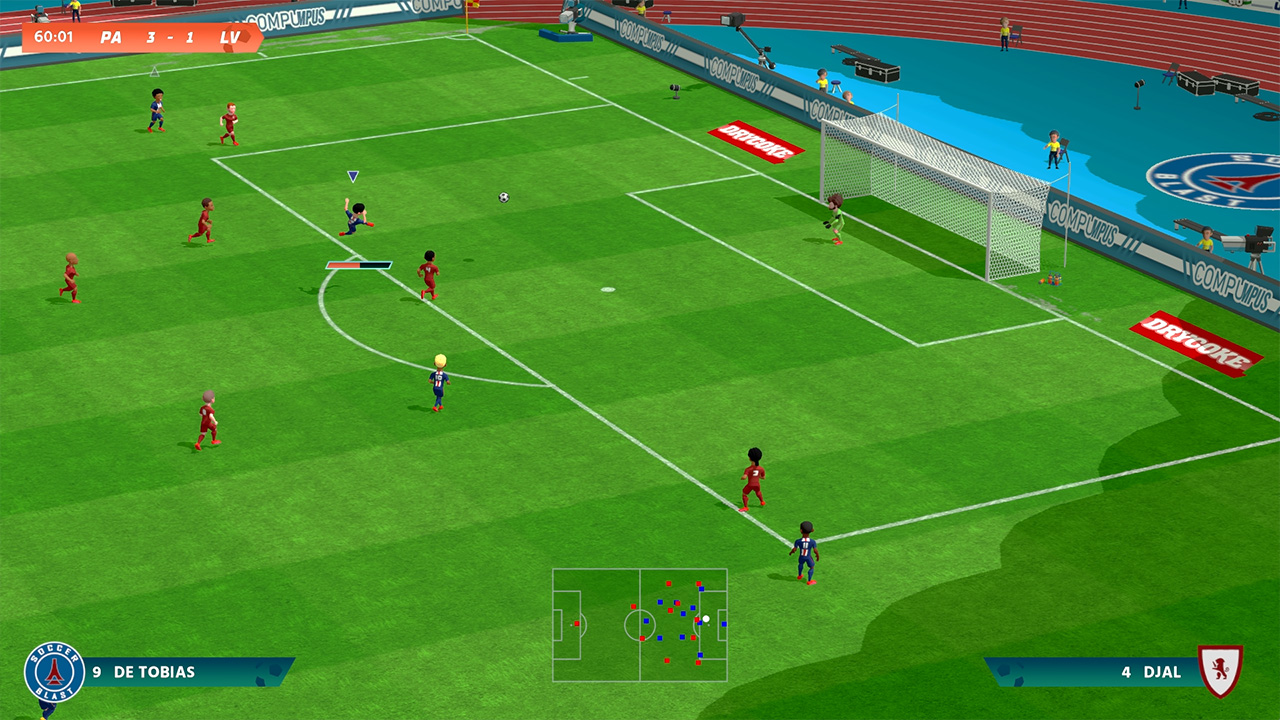Click the stamina bar above the running player
The width and height of the screenshot is (1280, 720).
[x=360, y=265]
